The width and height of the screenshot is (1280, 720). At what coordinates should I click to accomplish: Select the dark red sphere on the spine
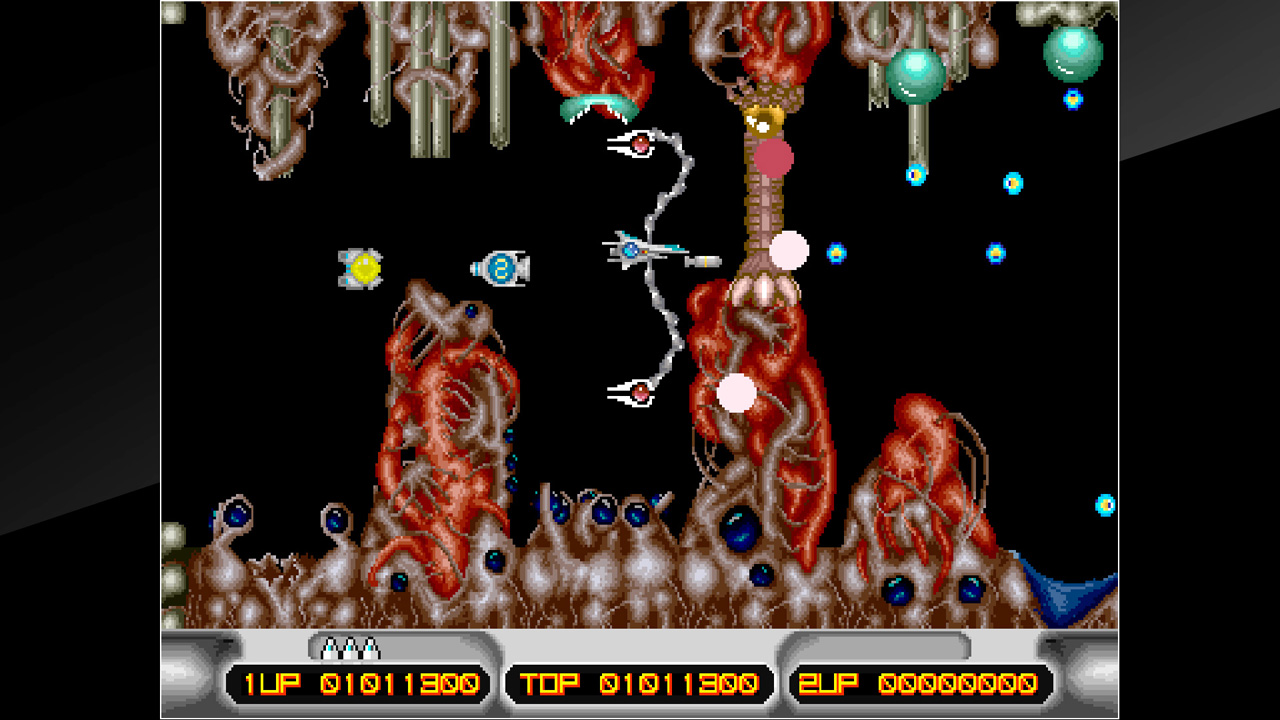[776, 157]
